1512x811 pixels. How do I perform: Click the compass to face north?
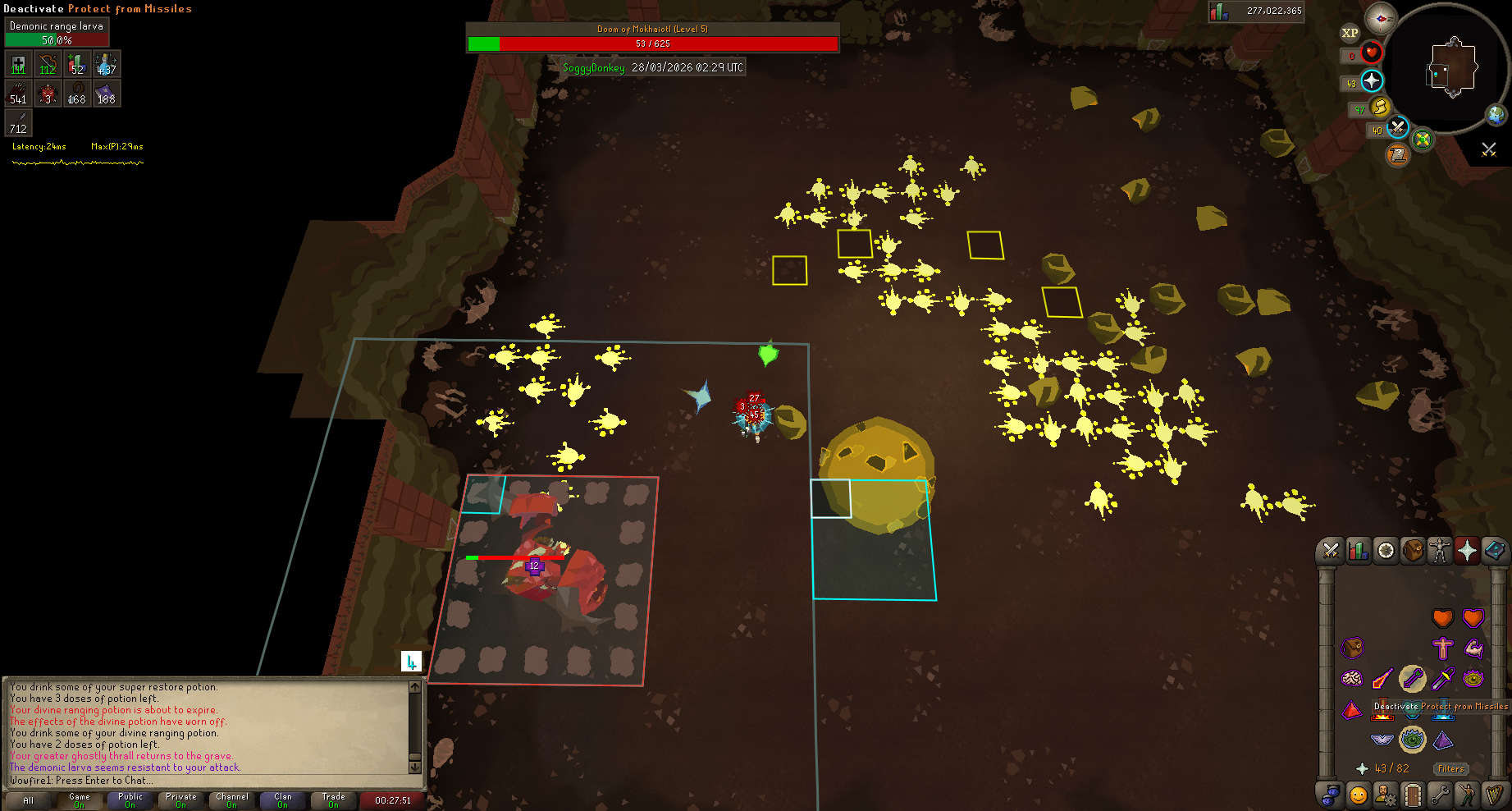point(1381,18)
